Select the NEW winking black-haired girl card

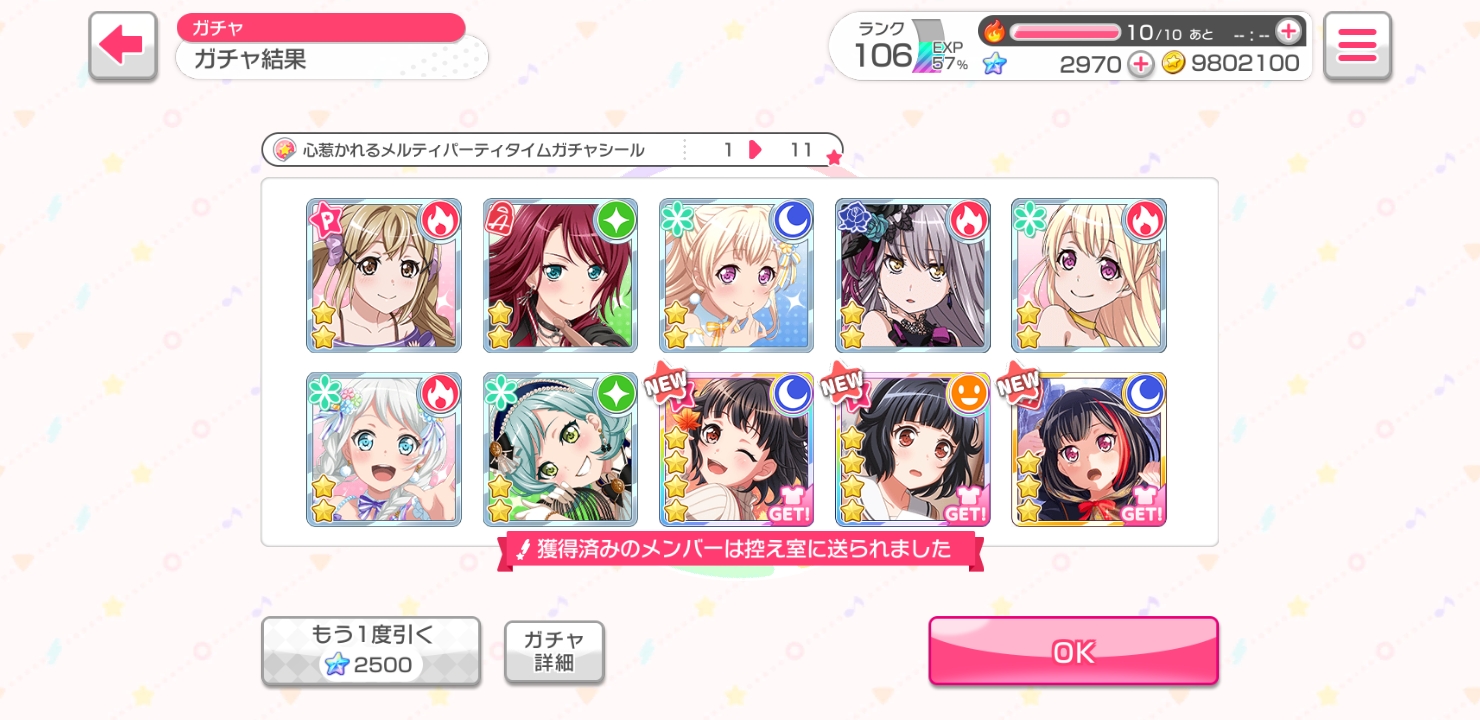736,449
